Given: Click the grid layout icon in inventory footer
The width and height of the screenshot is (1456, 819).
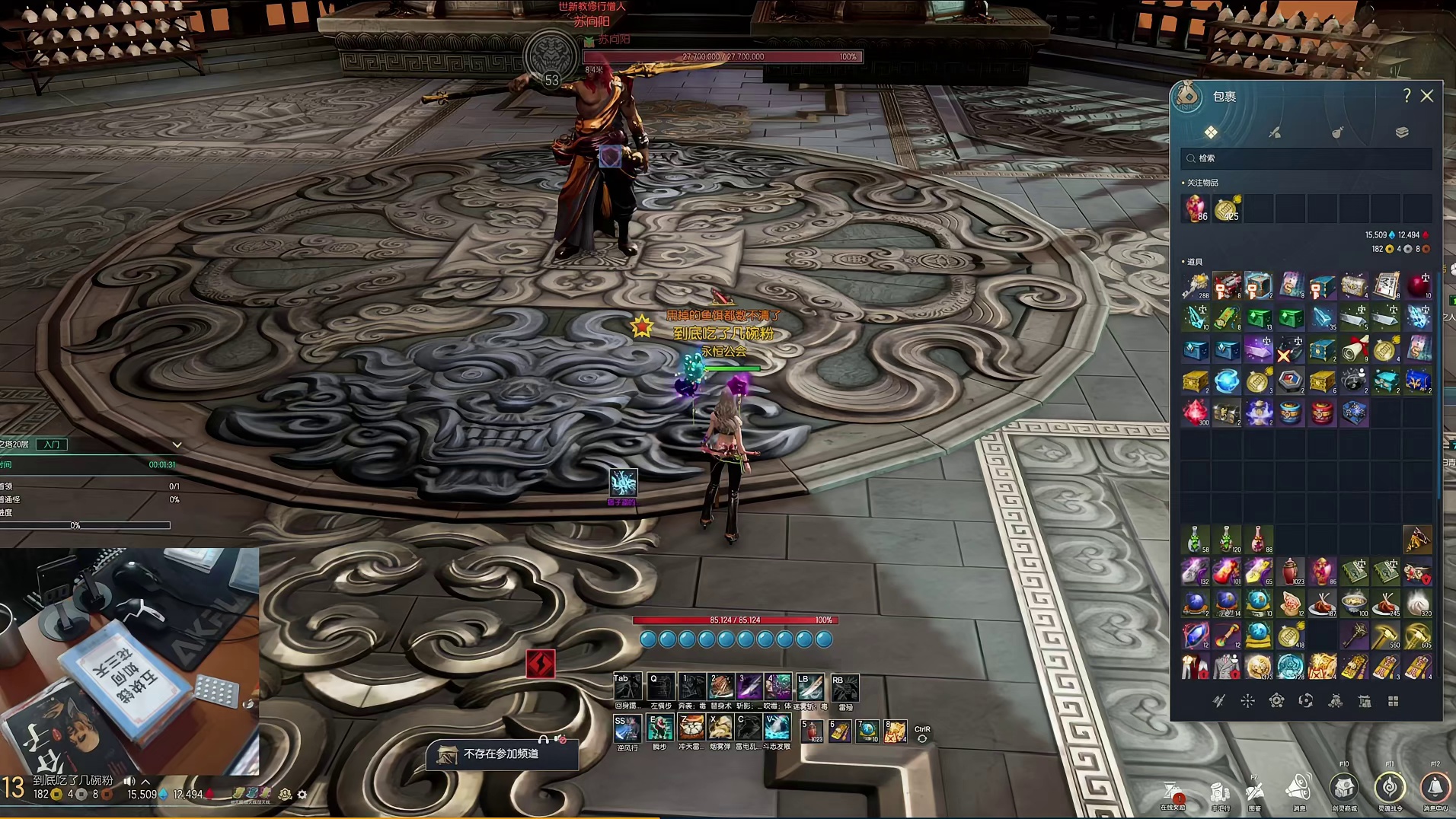Looking at the screenshot, I should 1393,701.
